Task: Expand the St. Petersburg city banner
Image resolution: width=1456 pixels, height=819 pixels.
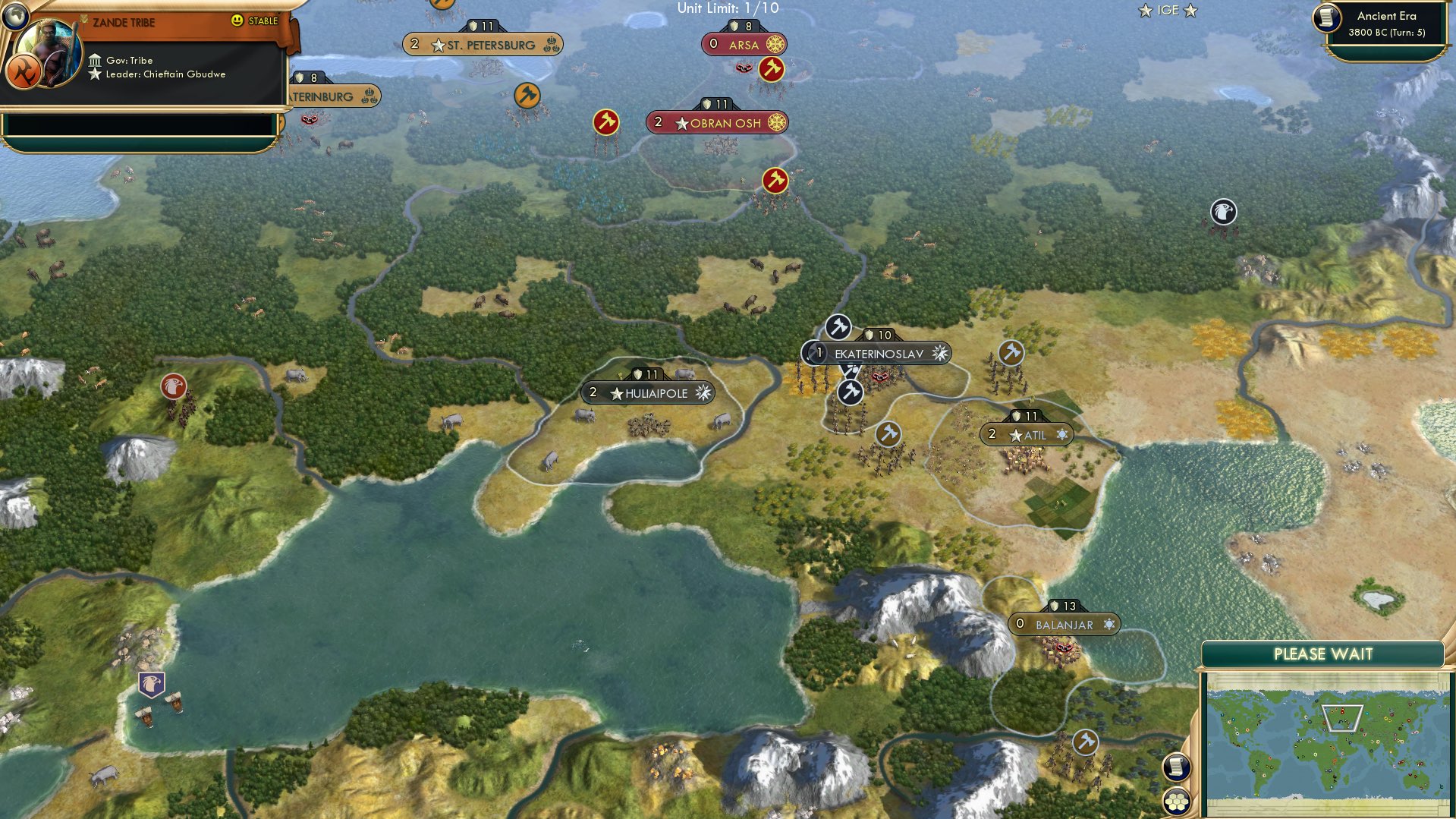Action: coord(482,44)
